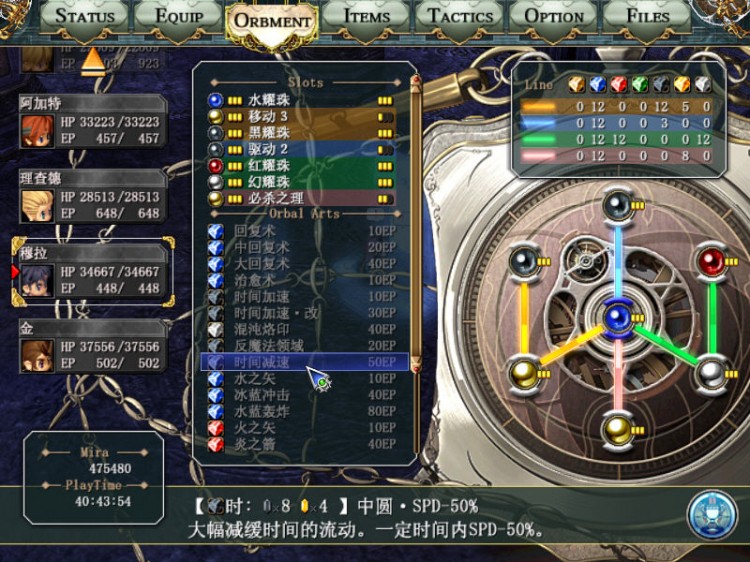Screen dimensions: 750x562
Task: Select the central blue orbment orb
Action: [x=617, y=318]
